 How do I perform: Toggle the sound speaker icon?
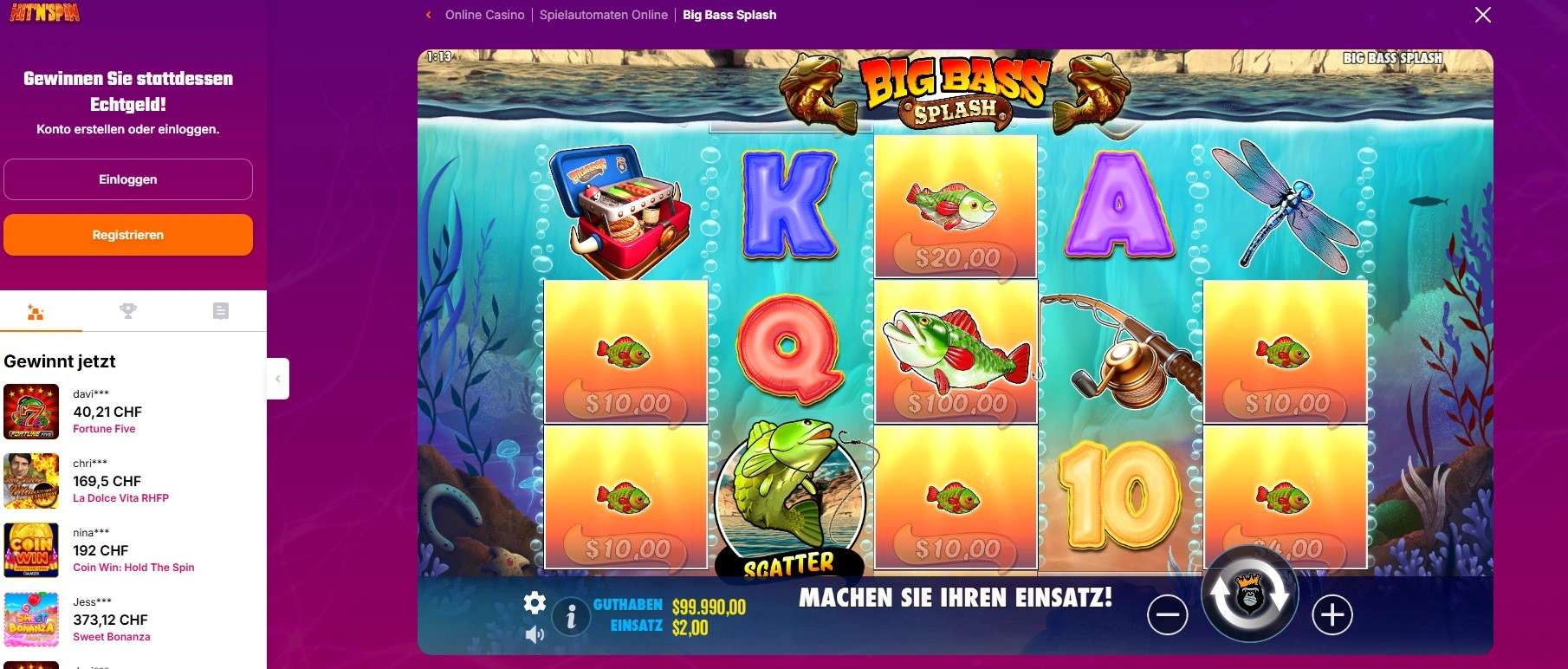[535, 635]
